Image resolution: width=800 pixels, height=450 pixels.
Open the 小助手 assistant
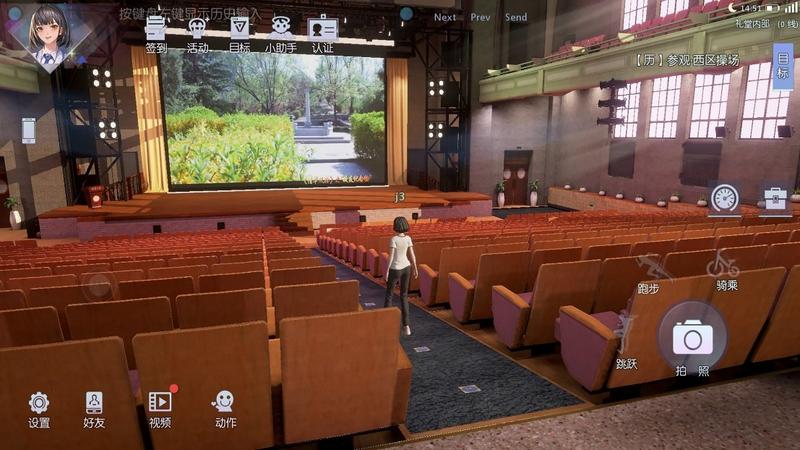point(281,32)
